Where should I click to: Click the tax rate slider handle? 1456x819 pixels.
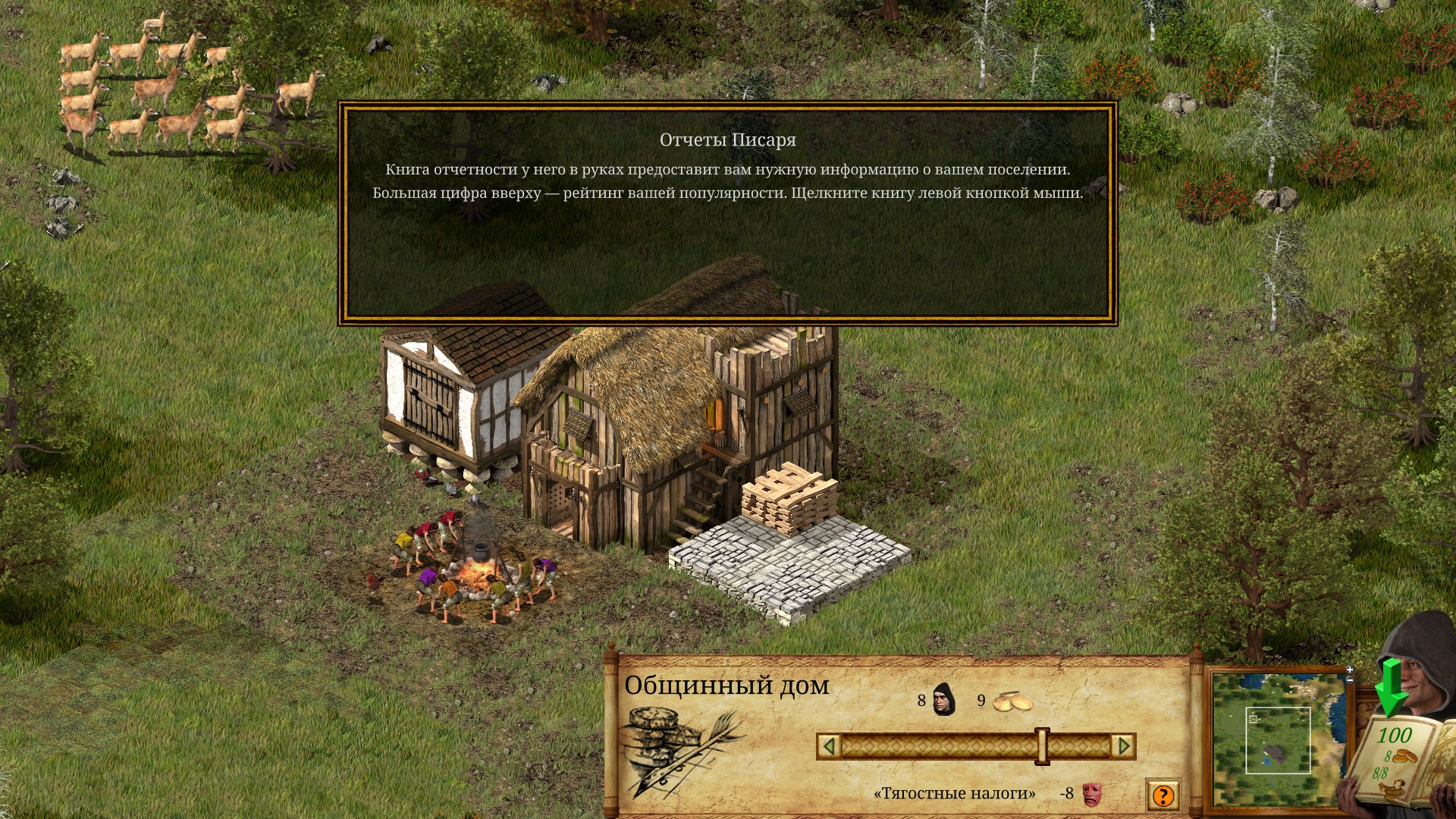(1043, 746)
